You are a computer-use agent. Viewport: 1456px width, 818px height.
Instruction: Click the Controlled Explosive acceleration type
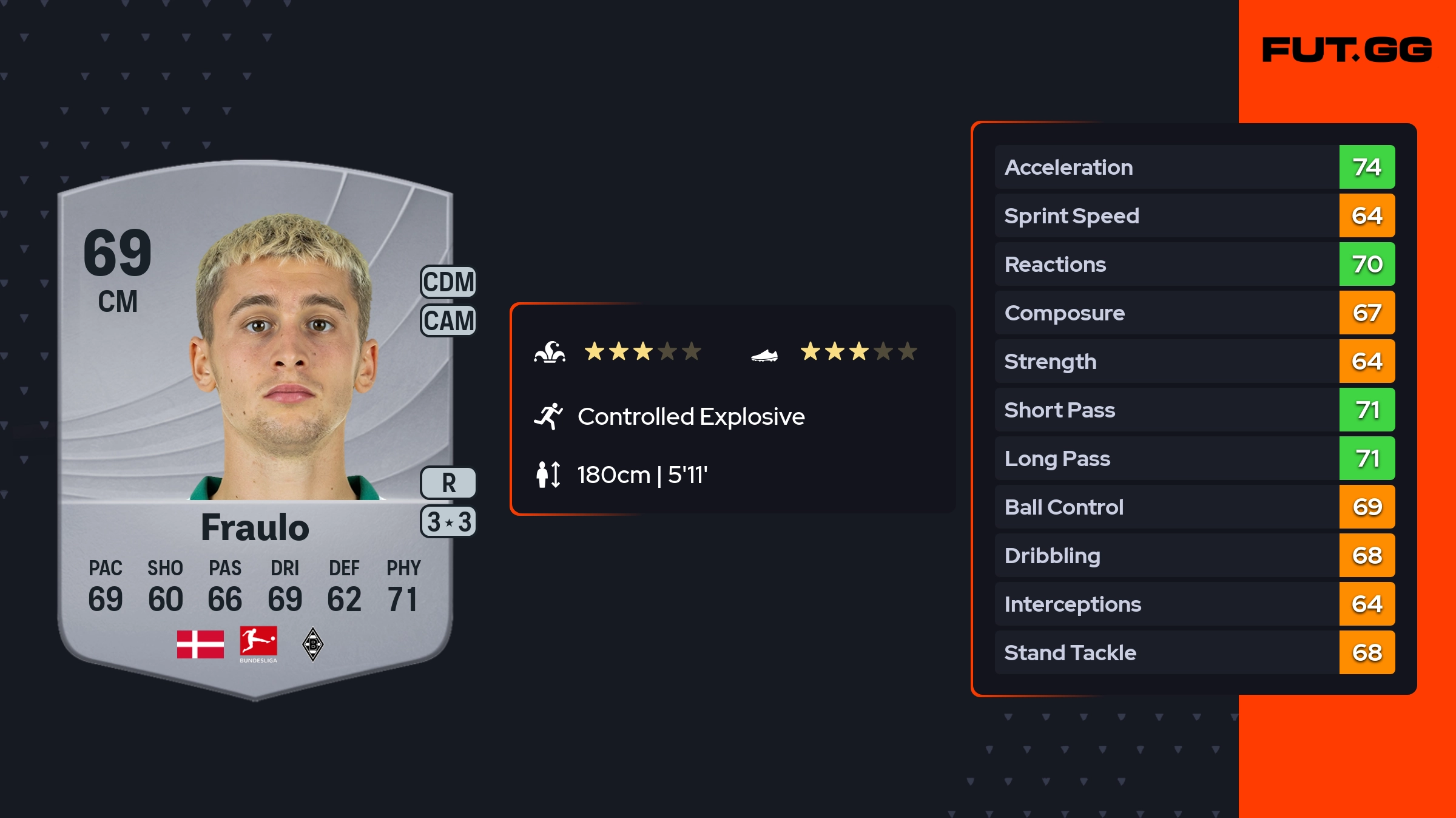pos(690,417)
